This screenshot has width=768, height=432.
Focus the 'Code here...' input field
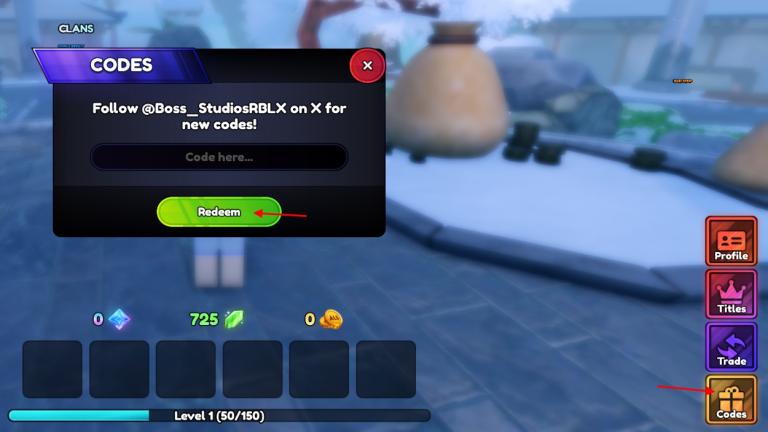coord(219,157)
